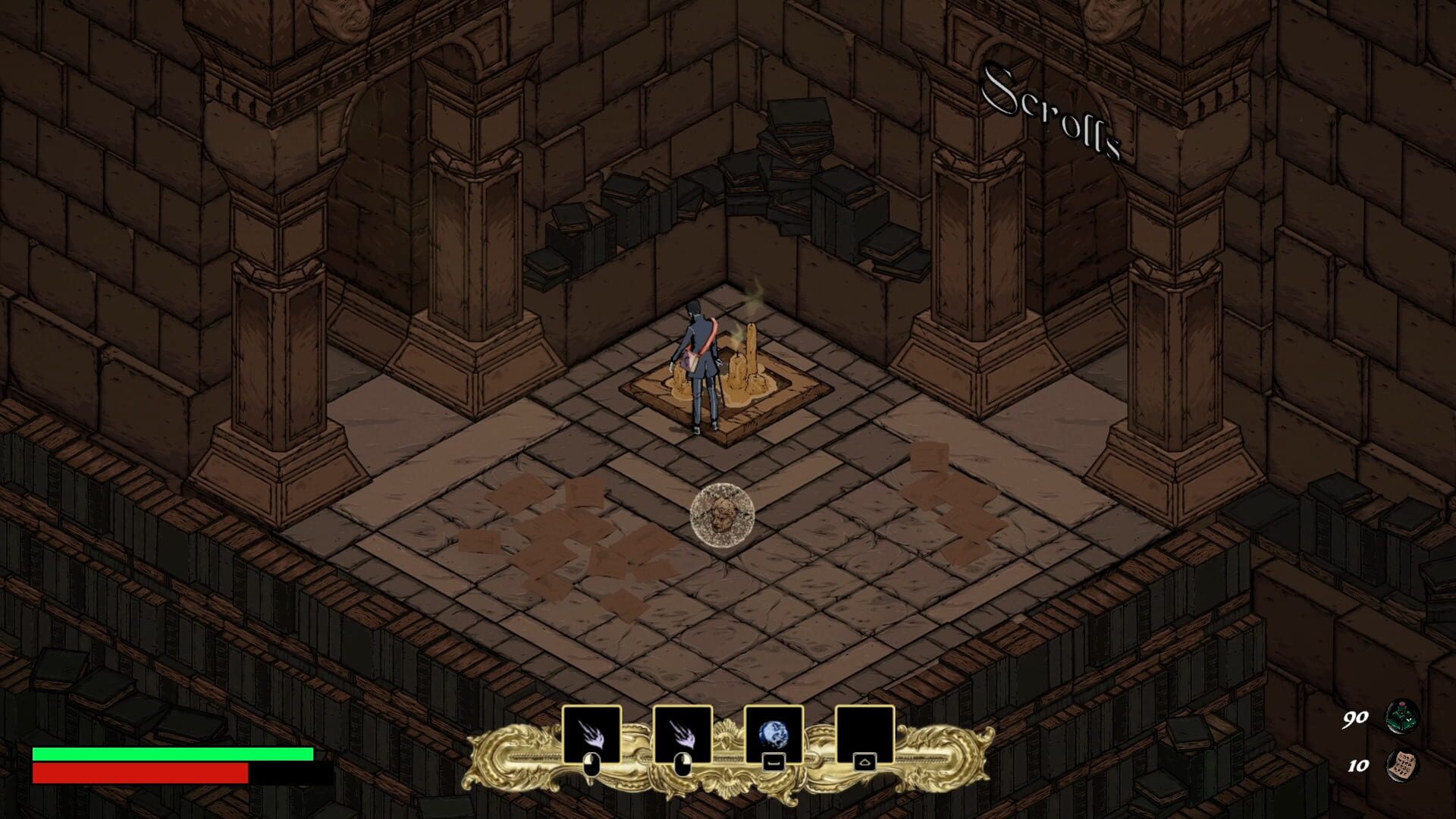The width and height of the screenshot is (1456, 819).
Task: Activate the claw ability bound to left mouse
Action: click(591, 734)
